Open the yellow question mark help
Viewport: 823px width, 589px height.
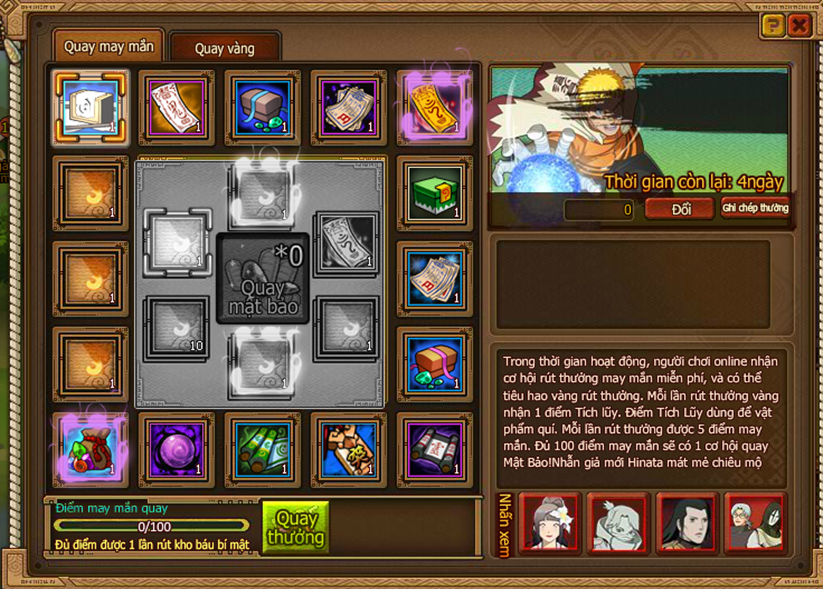(772, 27)
